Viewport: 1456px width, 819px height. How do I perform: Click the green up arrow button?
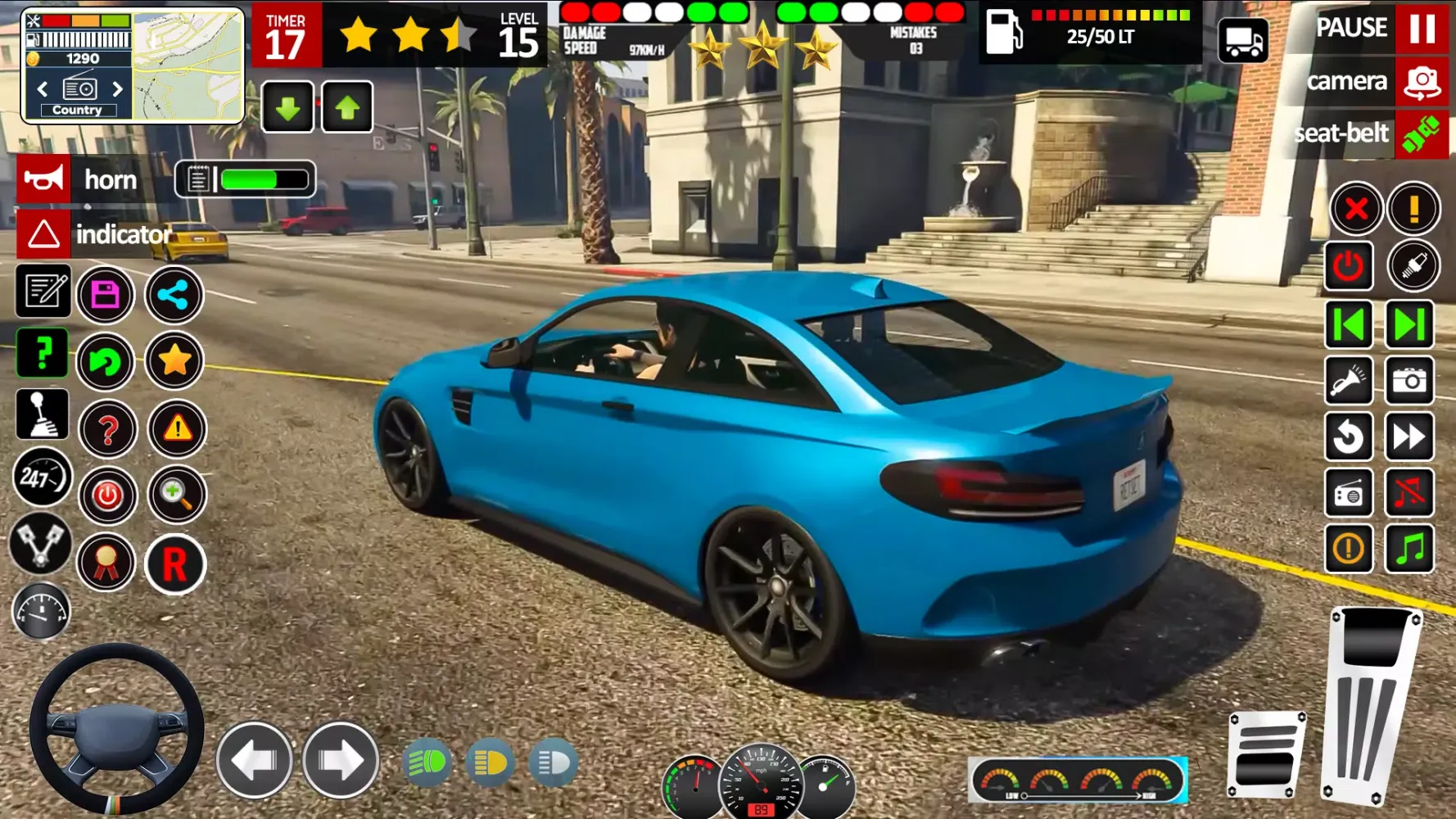click(347, 107)
